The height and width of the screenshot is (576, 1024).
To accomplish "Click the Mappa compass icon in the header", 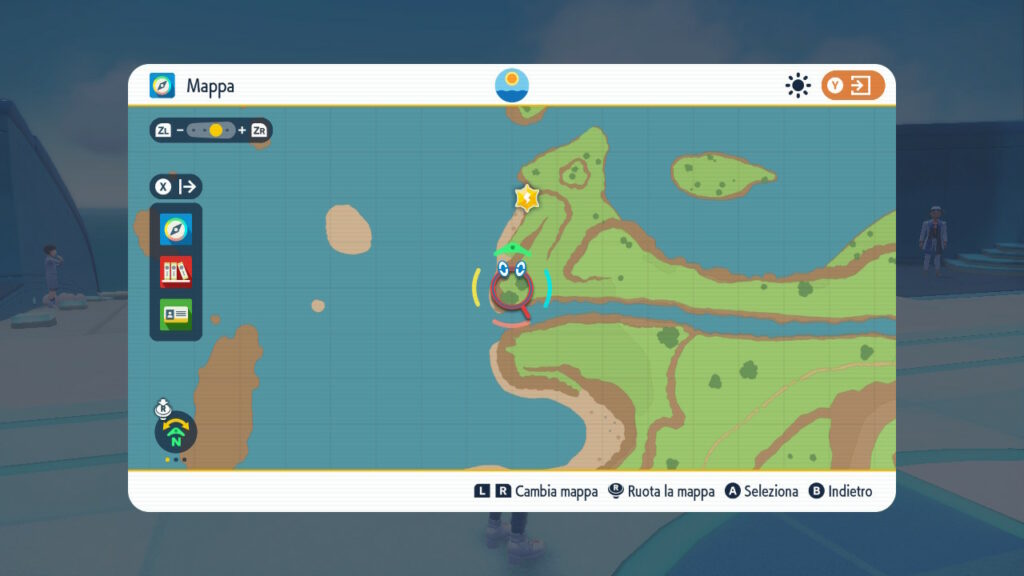I will [162, 86].
